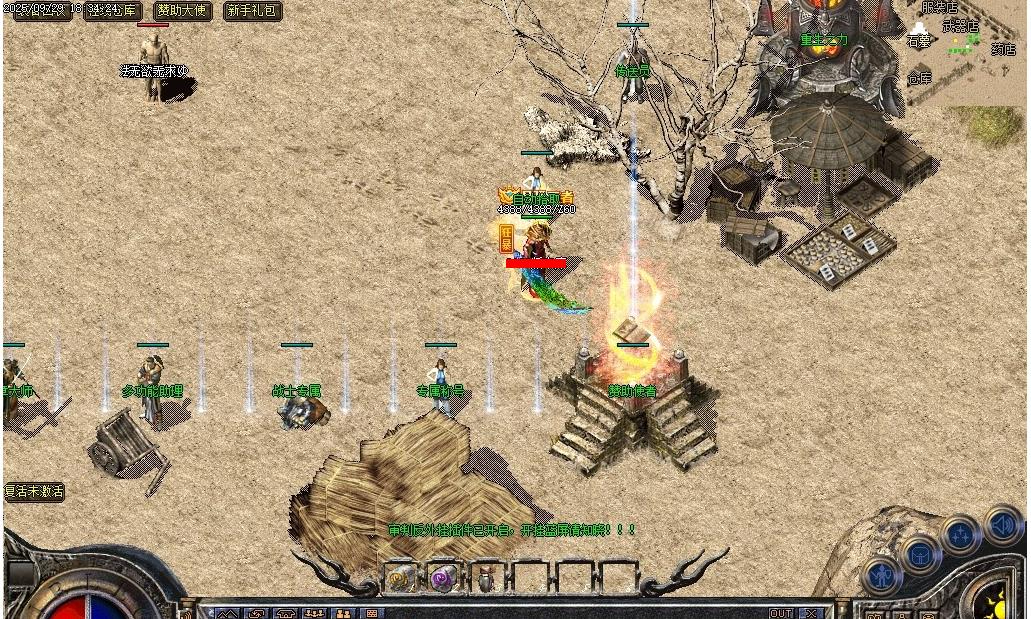The image size is (1031, 619).
Task: Use the gold scroll hotbar item
Action: coord(401,577)
